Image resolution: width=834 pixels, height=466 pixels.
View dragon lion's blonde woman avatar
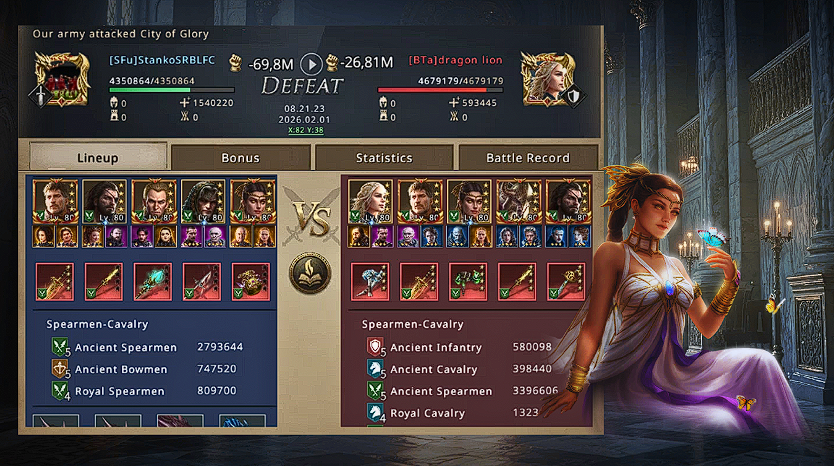pos(547,78)
